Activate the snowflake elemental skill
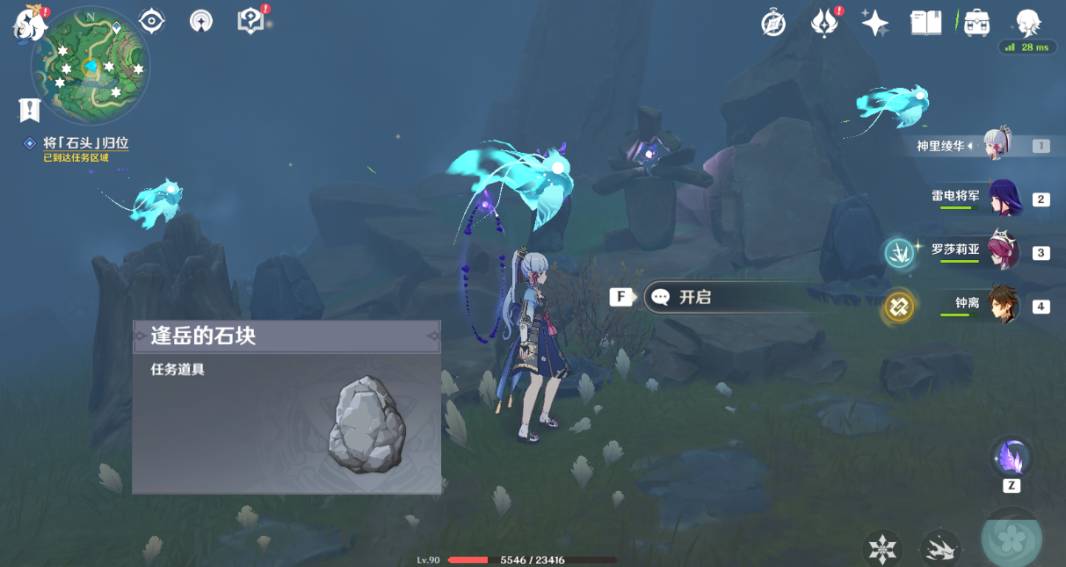This screenshot has width=1066, height=567. click(x=883, y=547)
